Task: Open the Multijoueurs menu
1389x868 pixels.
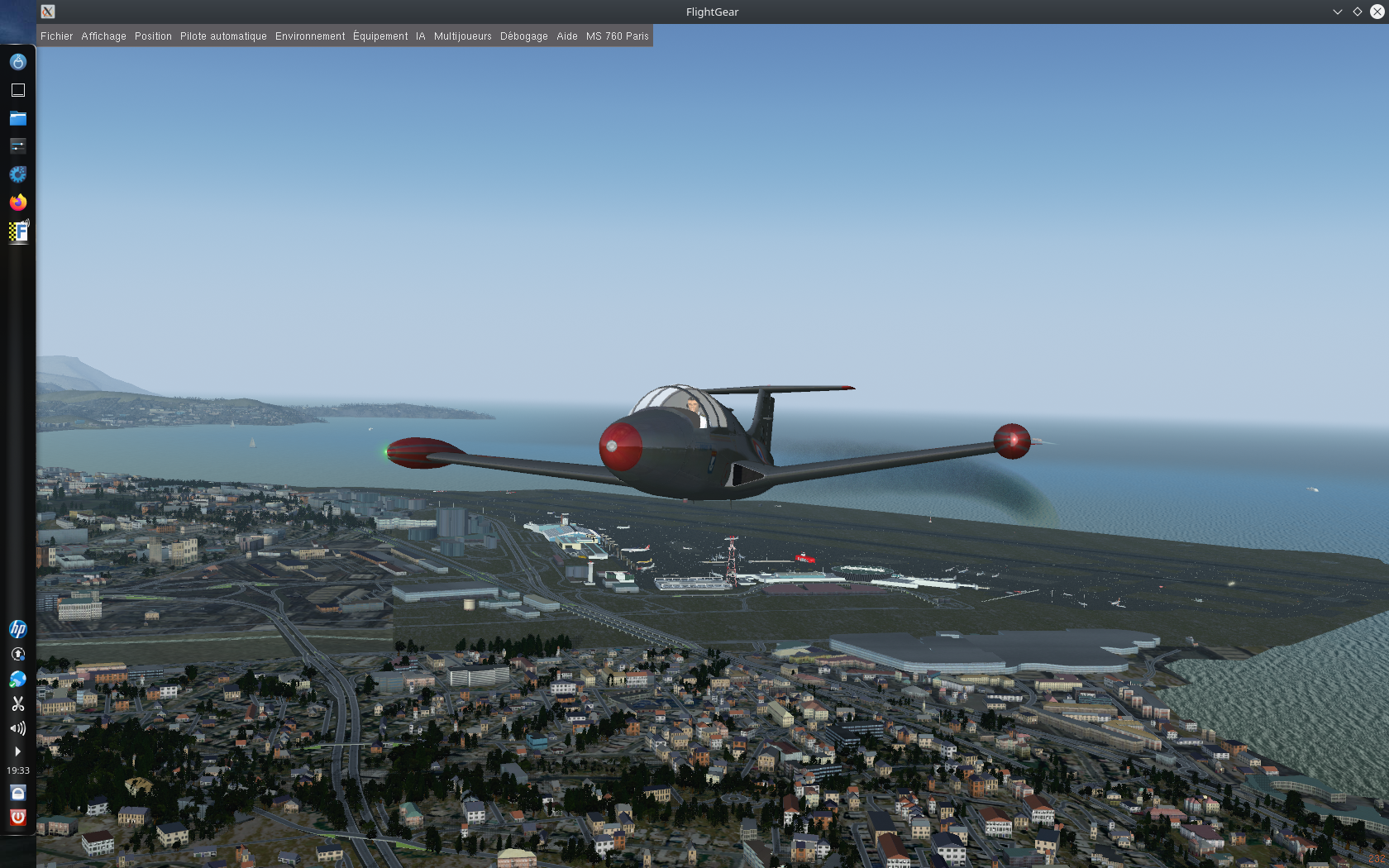Action: pos(462,36)
